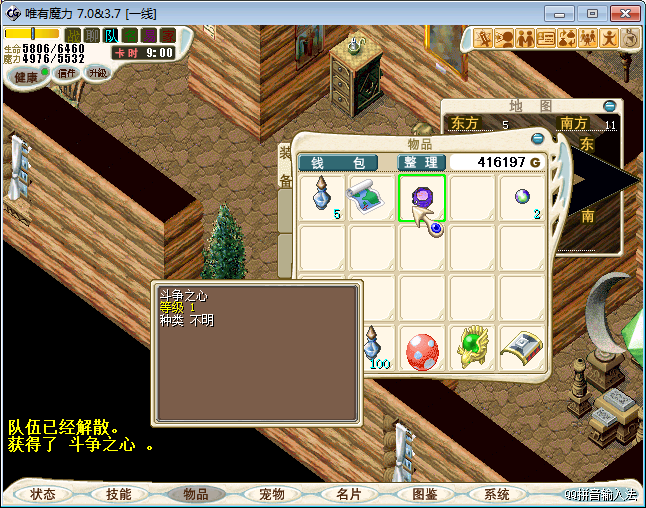Select the purple 斗争之心 gem slot
Screen dimensions: 646x508
click(422, 197)
